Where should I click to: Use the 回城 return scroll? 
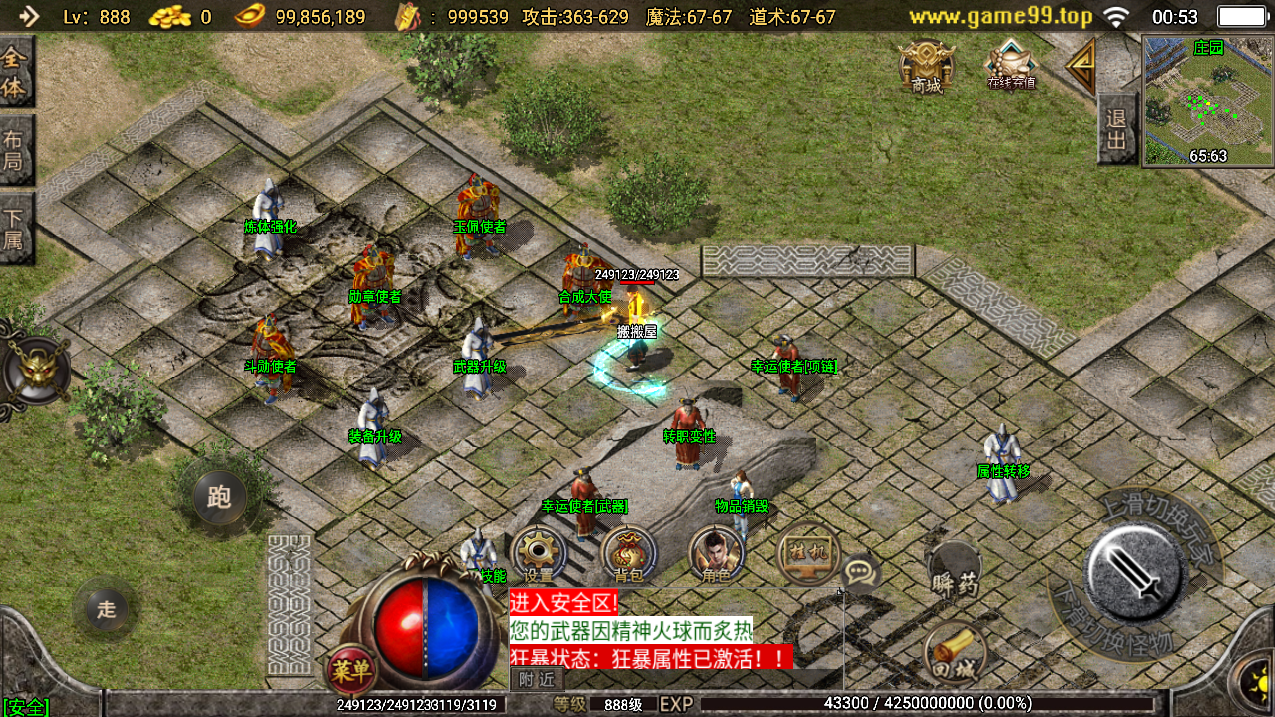coord(954,650)
